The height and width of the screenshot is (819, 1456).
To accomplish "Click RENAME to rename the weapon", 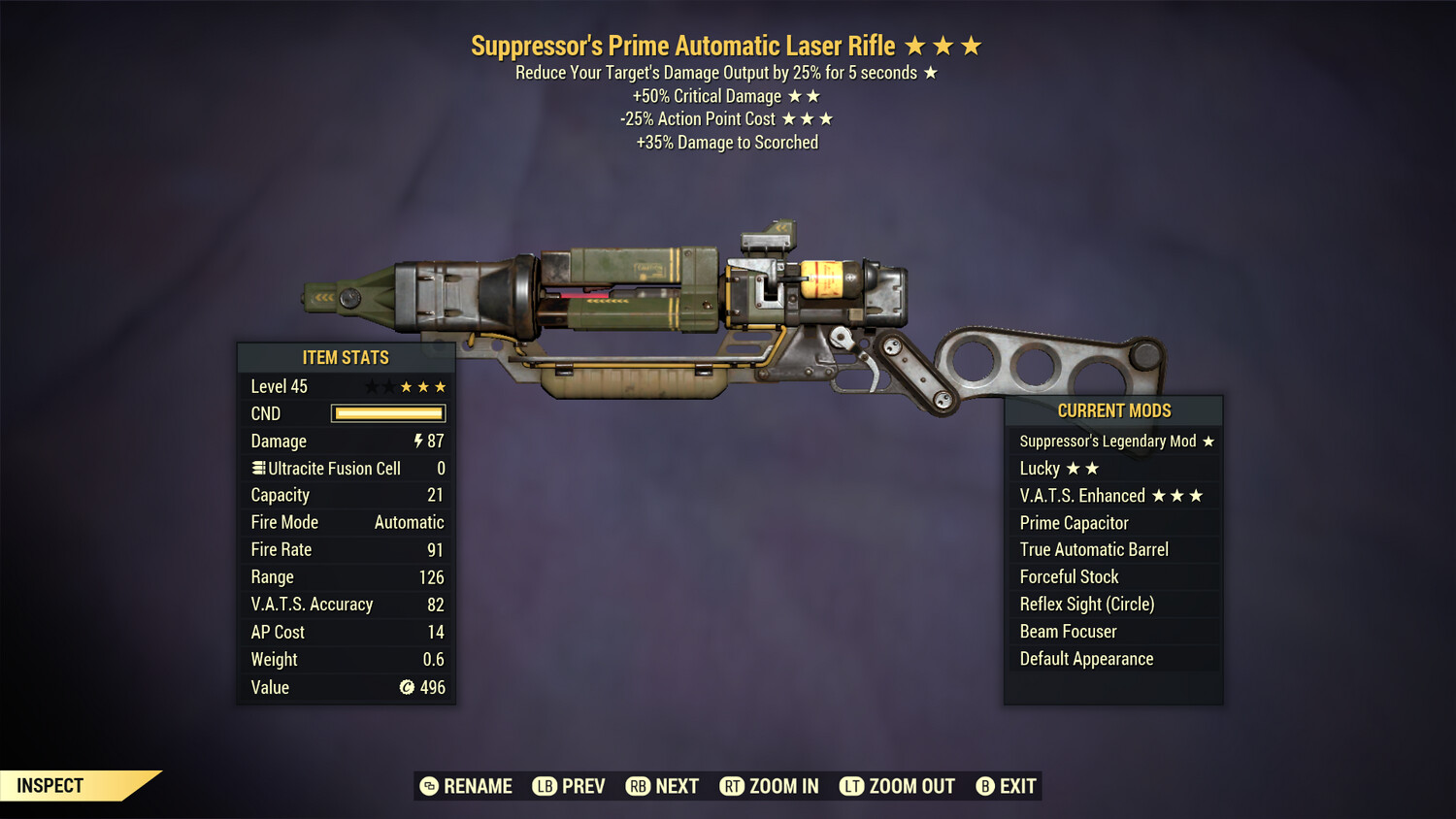I will click(x=478, y=786).
